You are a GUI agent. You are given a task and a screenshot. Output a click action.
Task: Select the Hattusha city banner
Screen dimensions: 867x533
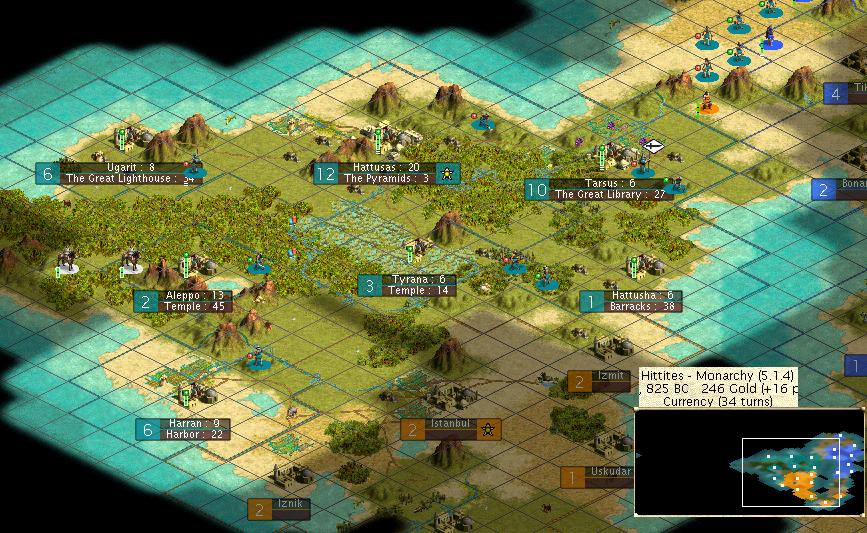tap(644, 296)
